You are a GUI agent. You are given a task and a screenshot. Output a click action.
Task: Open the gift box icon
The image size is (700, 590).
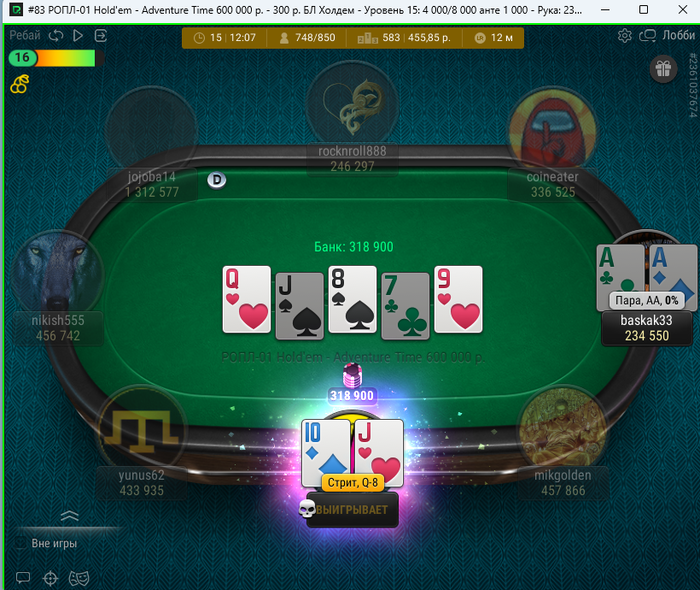coord(663,69)
